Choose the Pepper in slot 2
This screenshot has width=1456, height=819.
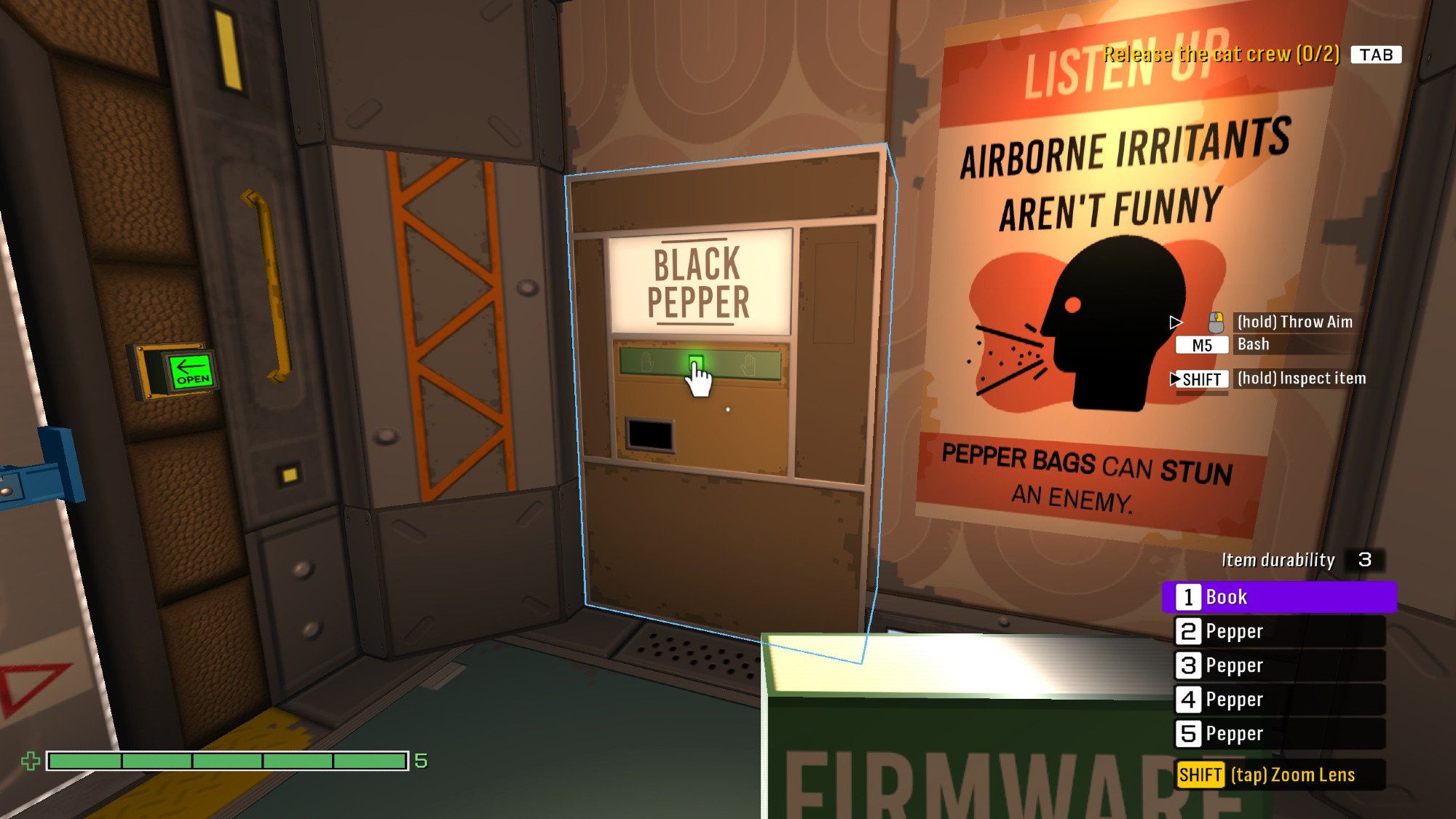[x=1278, y=631]
